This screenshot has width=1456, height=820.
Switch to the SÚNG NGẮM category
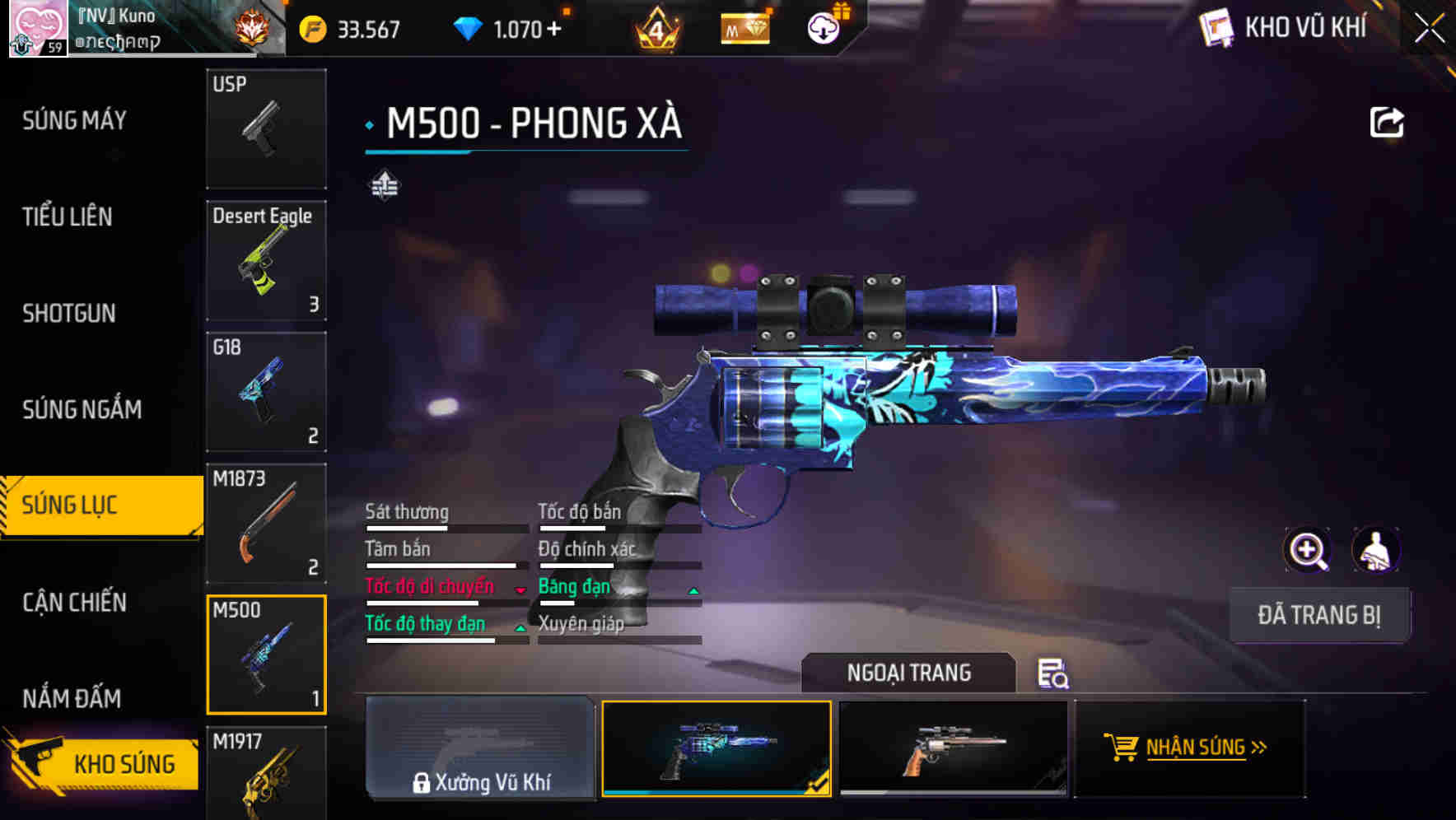[82, 409]
